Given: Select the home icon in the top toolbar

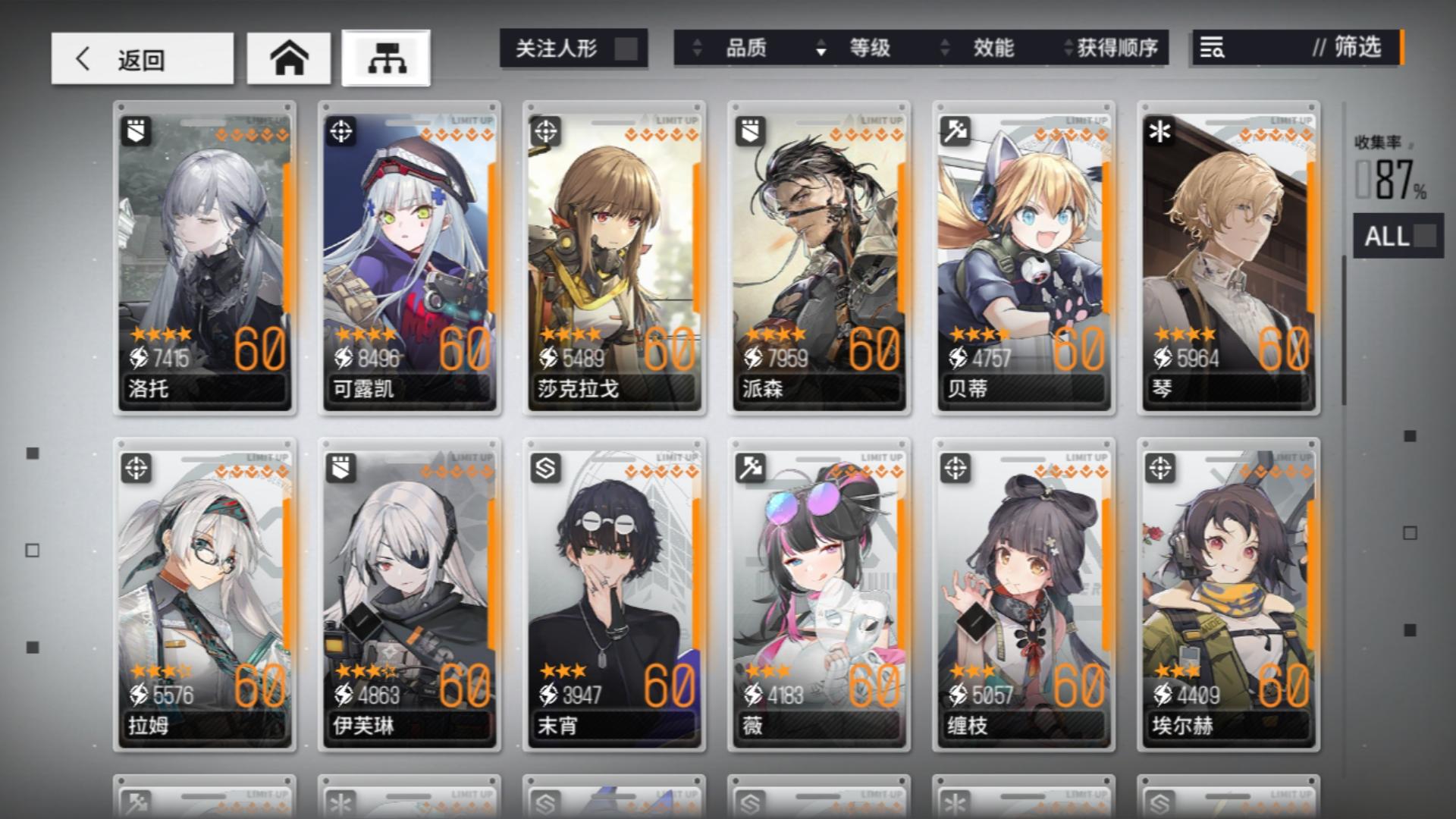Looking at the screenshot, I should 288,55.
